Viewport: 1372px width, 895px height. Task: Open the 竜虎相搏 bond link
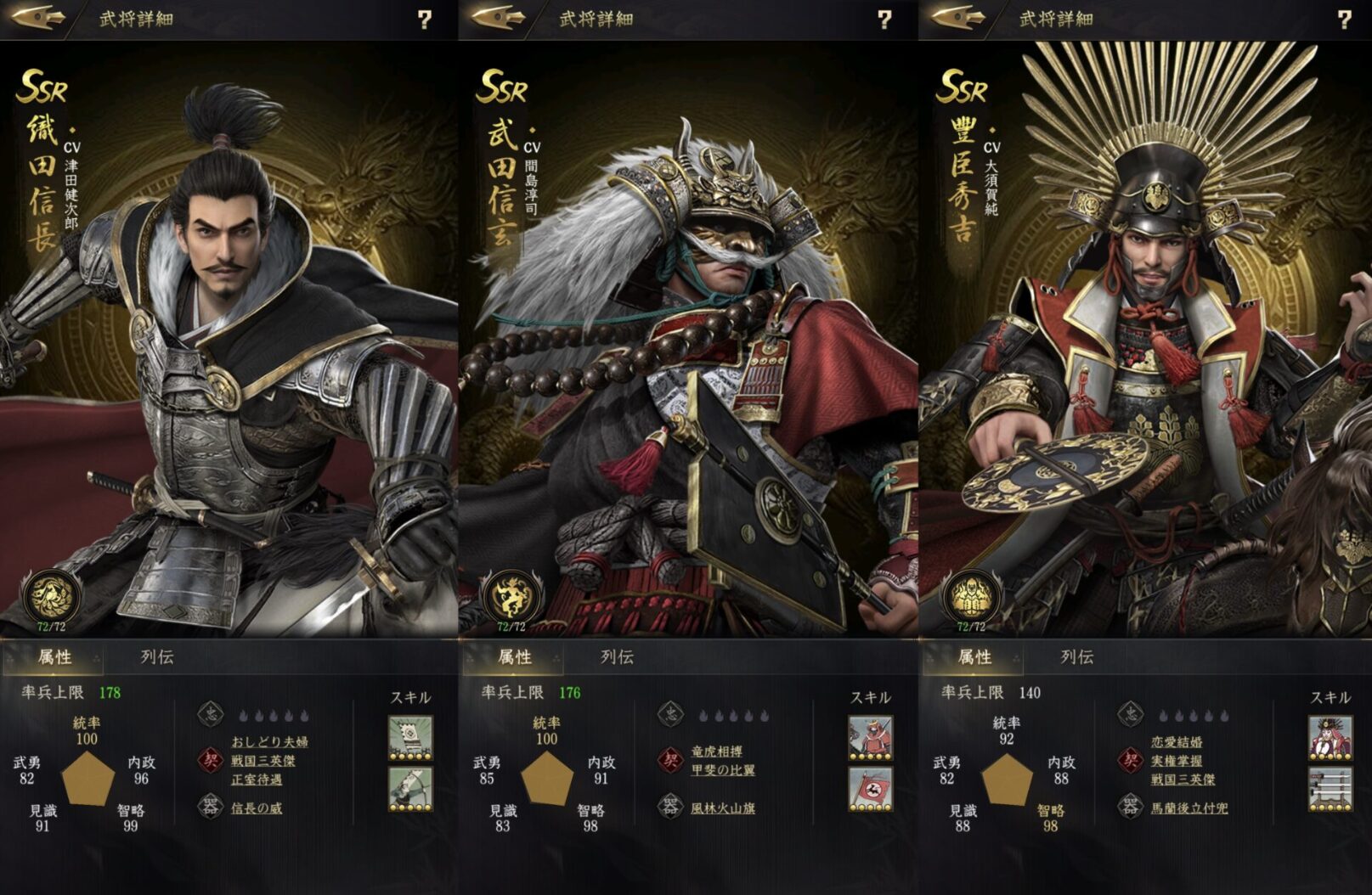[717, 751]
